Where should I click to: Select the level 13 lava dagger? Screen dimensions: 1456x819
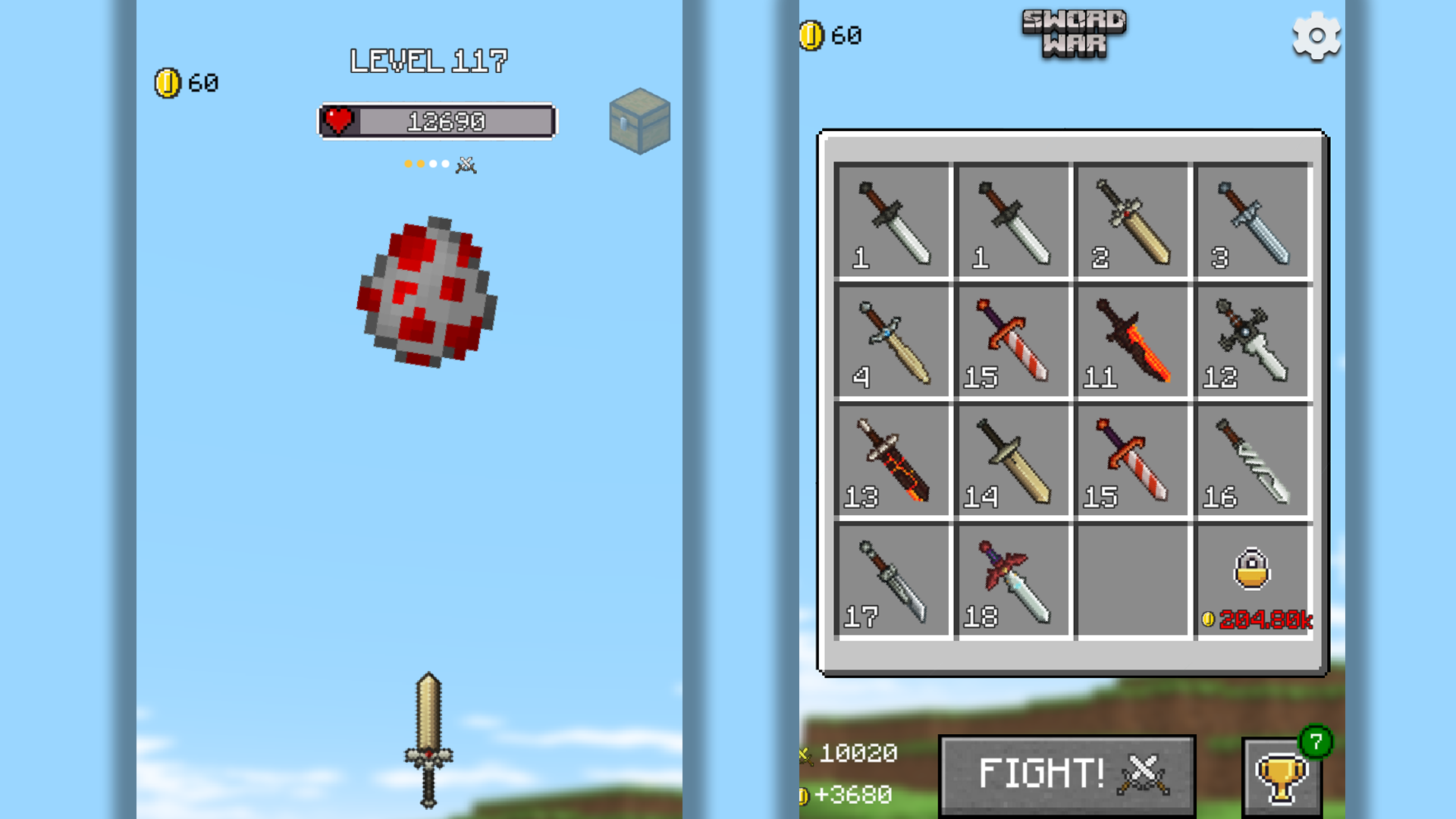pos(893,459)
